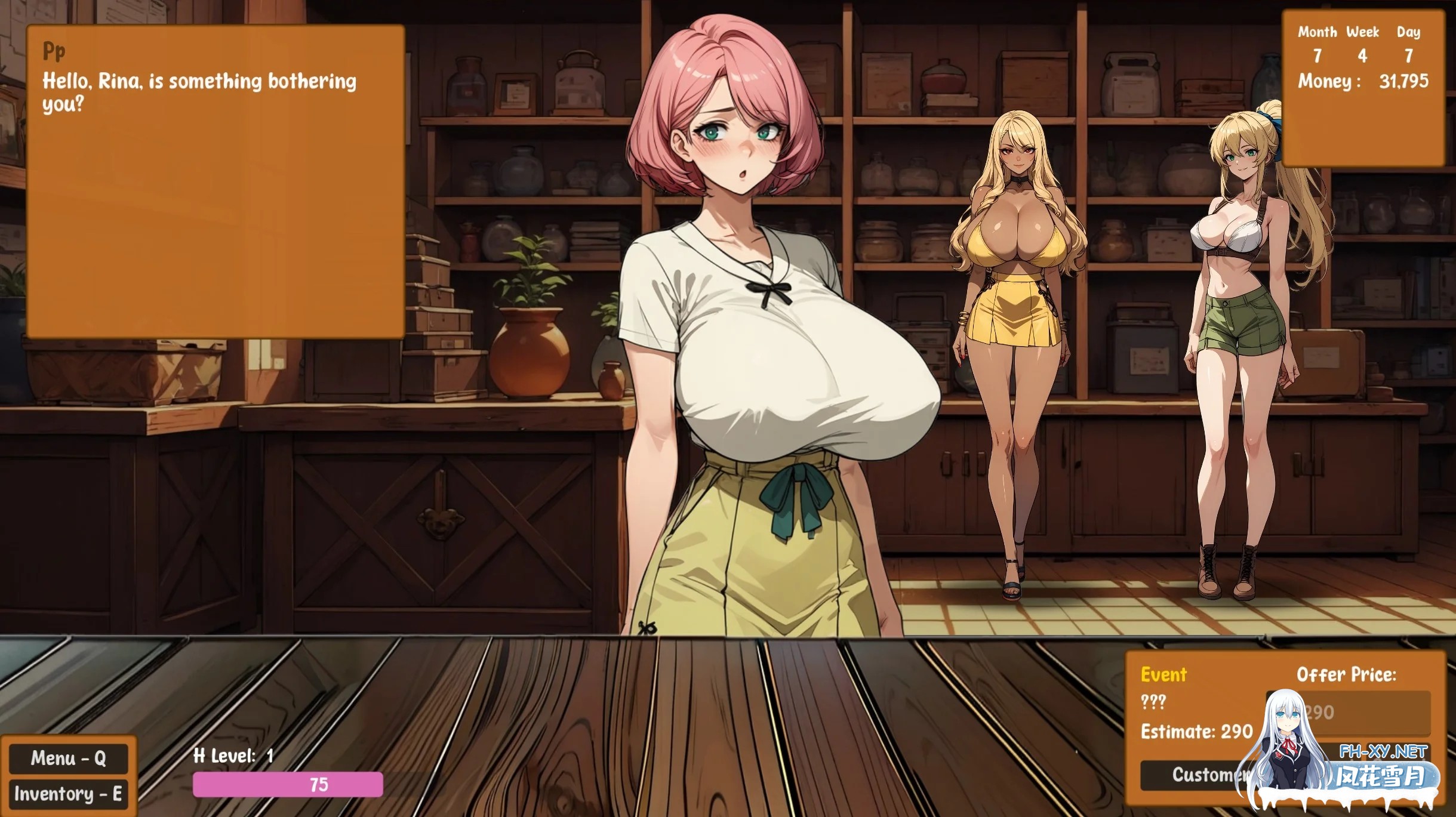Viewport: 1456px width, 817px height.
Task: Click the Pp speaker name label
Action: click(54, 51)
